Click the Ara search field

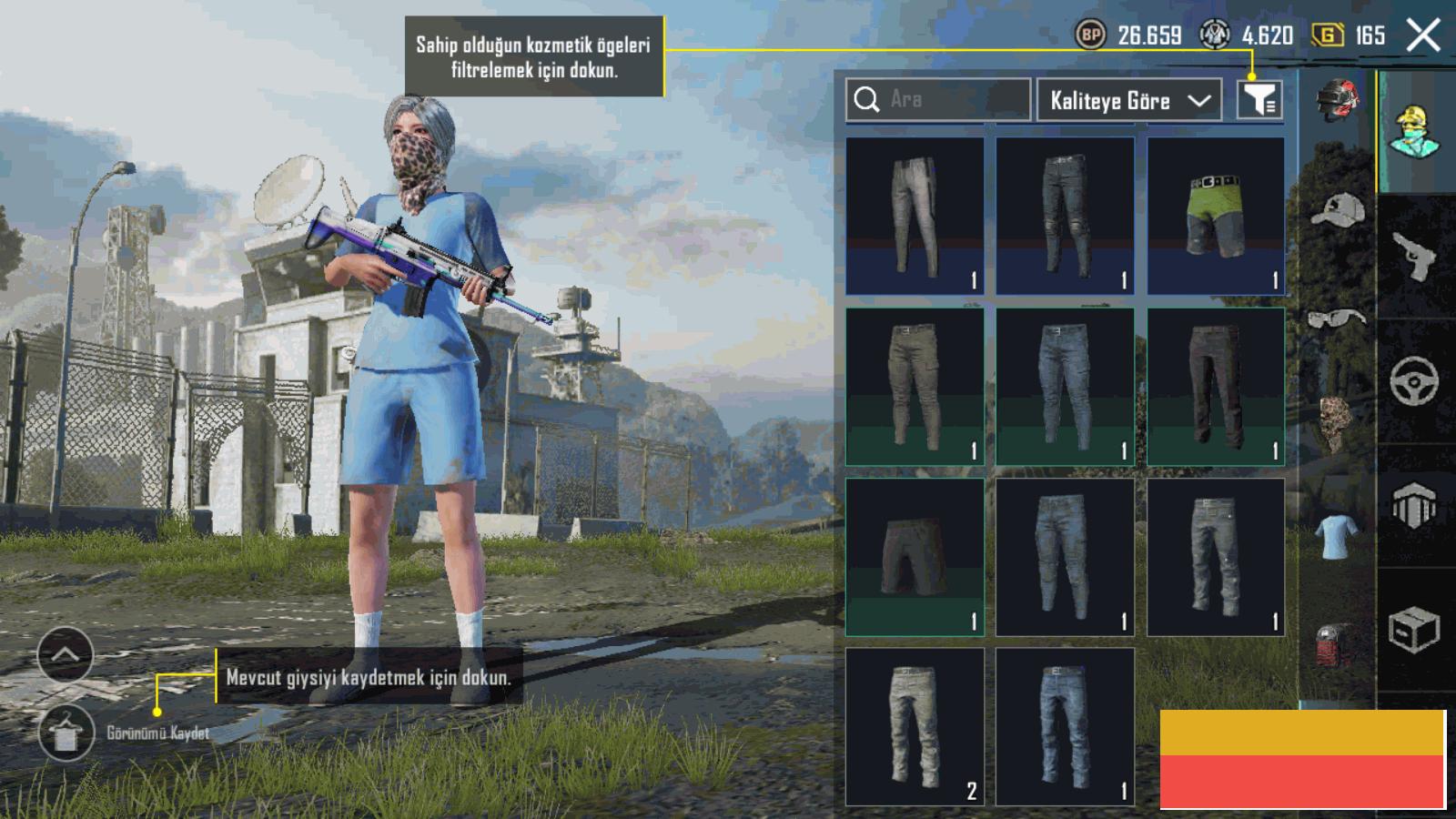coord(937,99)
